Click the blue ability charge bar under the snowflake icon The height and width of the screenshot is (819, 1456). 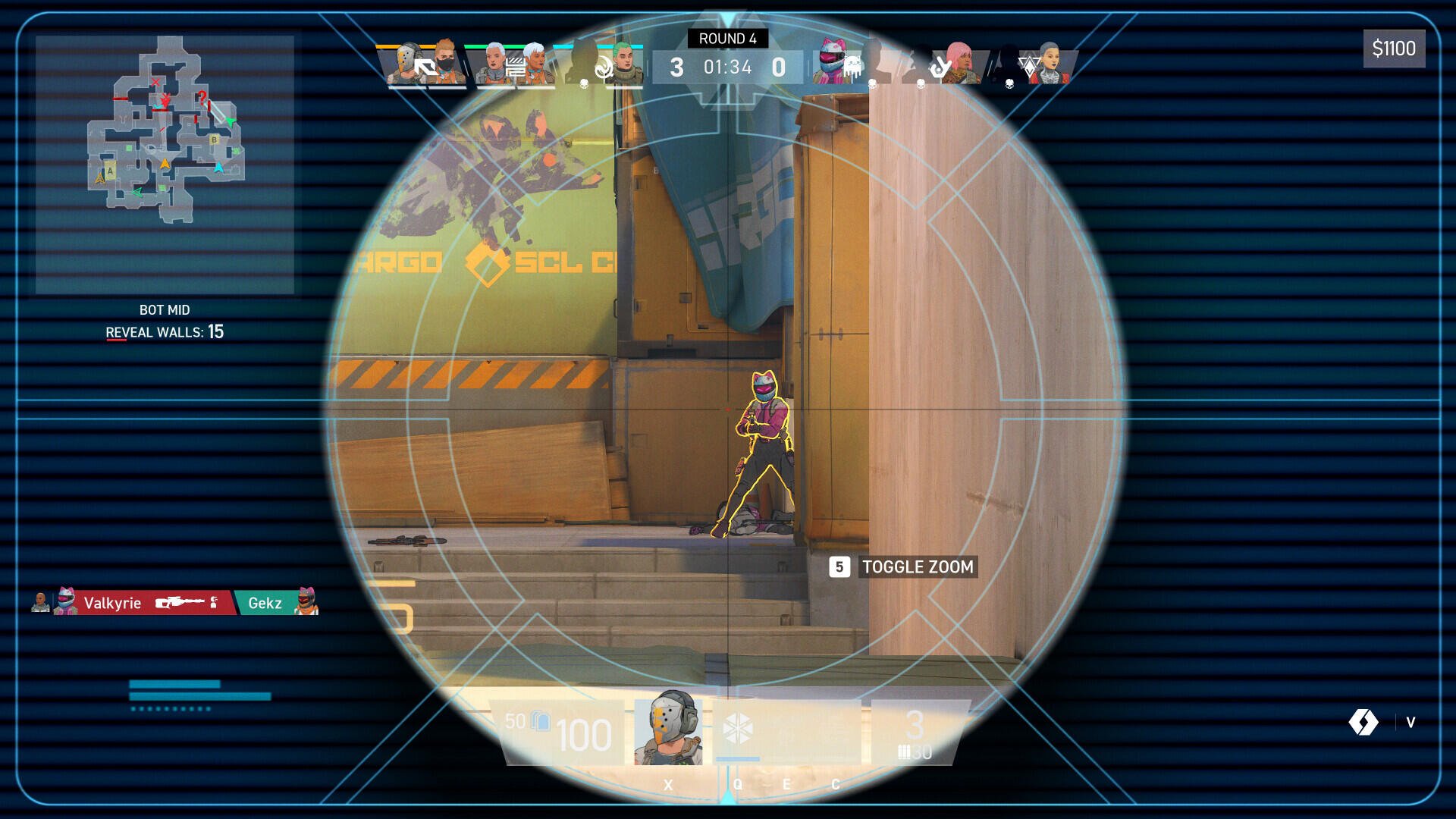click(736, 758)
